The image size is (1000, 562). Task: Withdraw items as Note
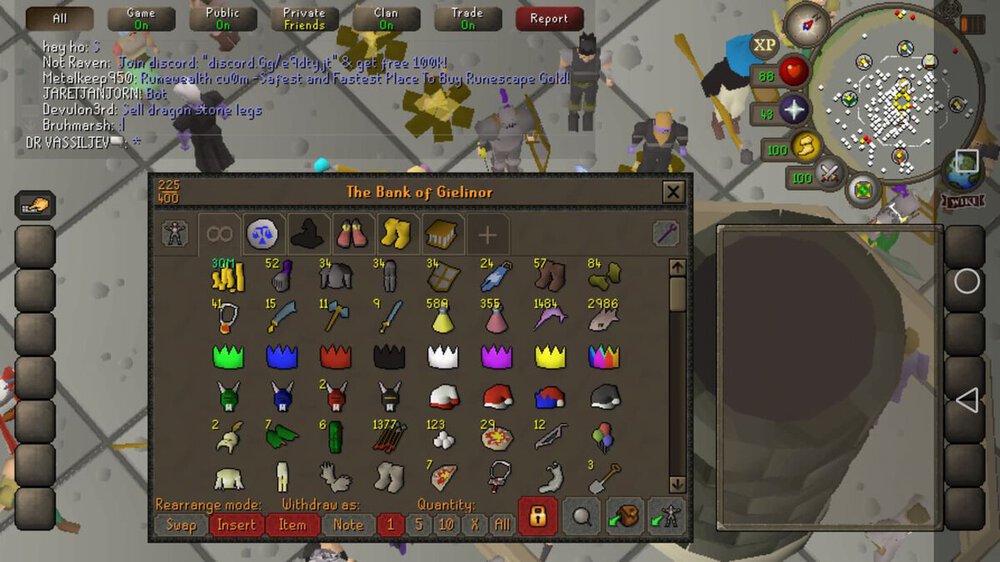coord(348,524)
